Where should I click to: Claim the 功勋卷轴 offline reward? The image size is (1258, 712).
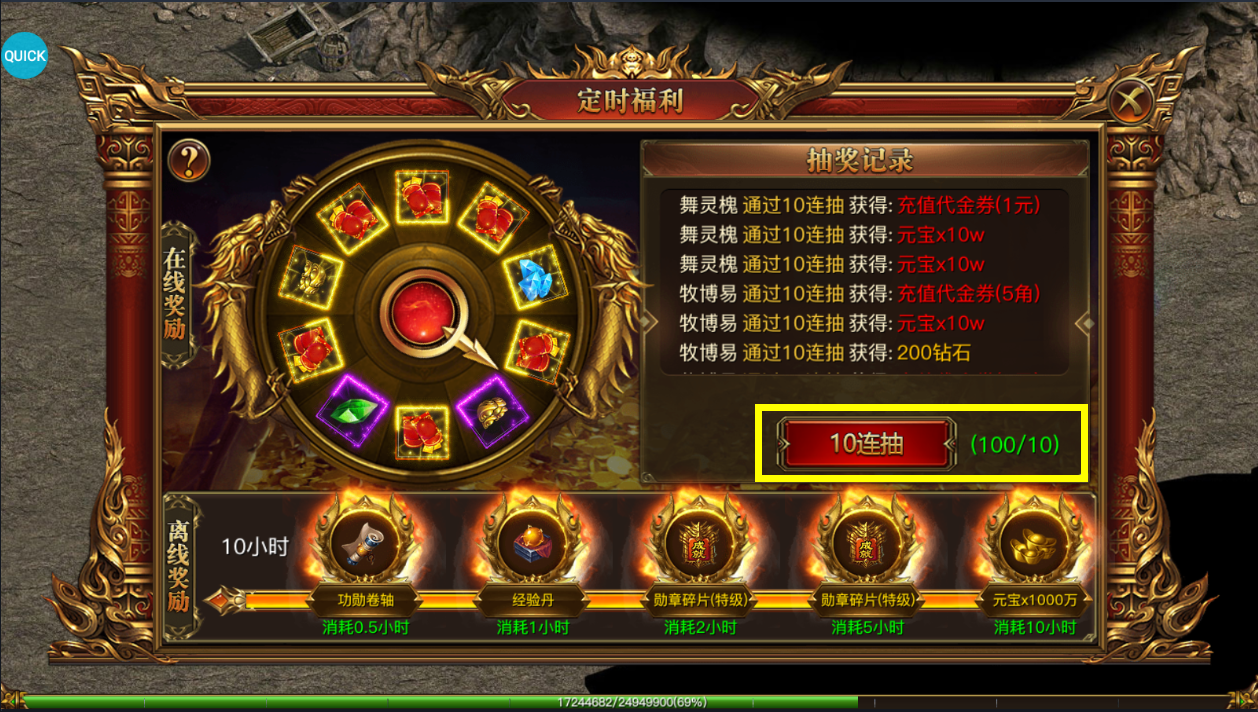(x=363, y=546)
